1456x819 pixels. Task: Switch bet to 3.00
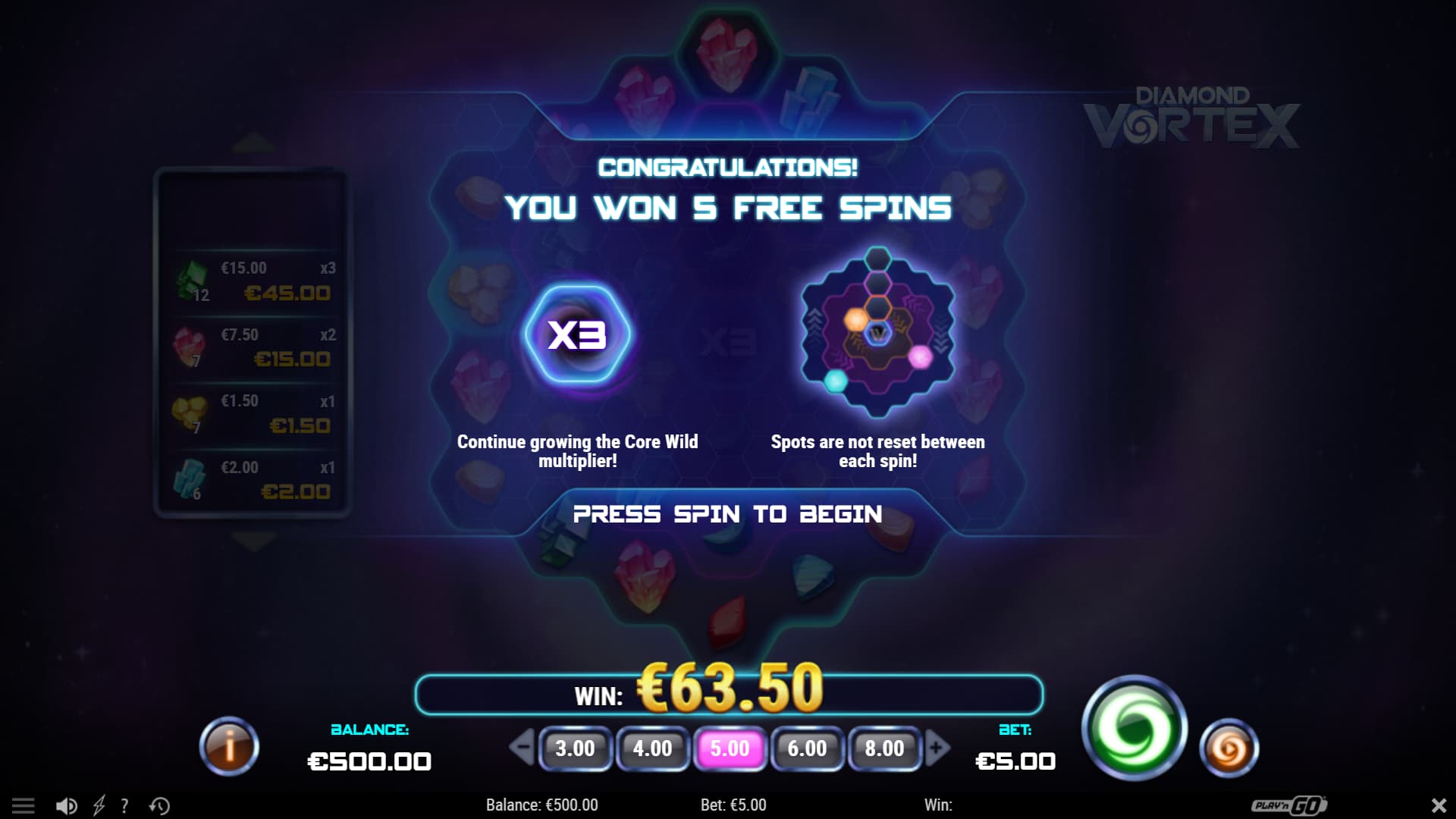tap(576, 749)
